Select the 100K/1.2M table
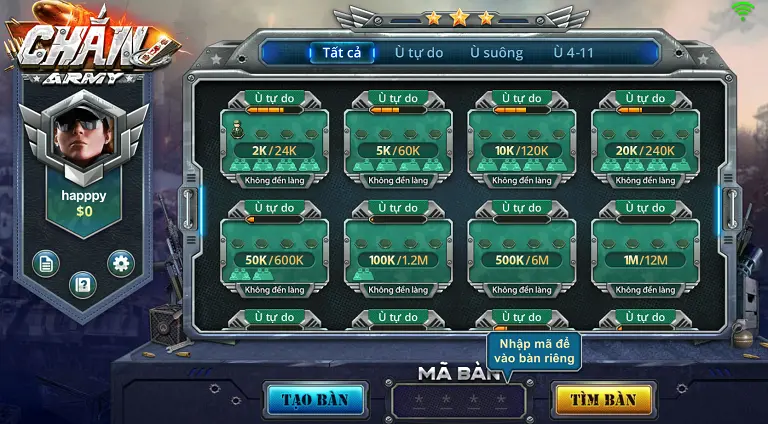The image size is (768, 424). coord(398,254)
